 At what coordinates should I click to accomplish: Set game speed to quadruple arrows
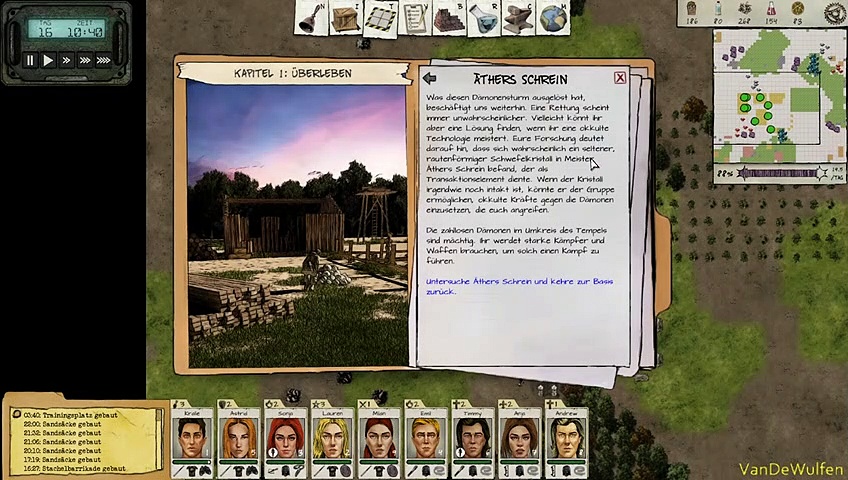102,61
